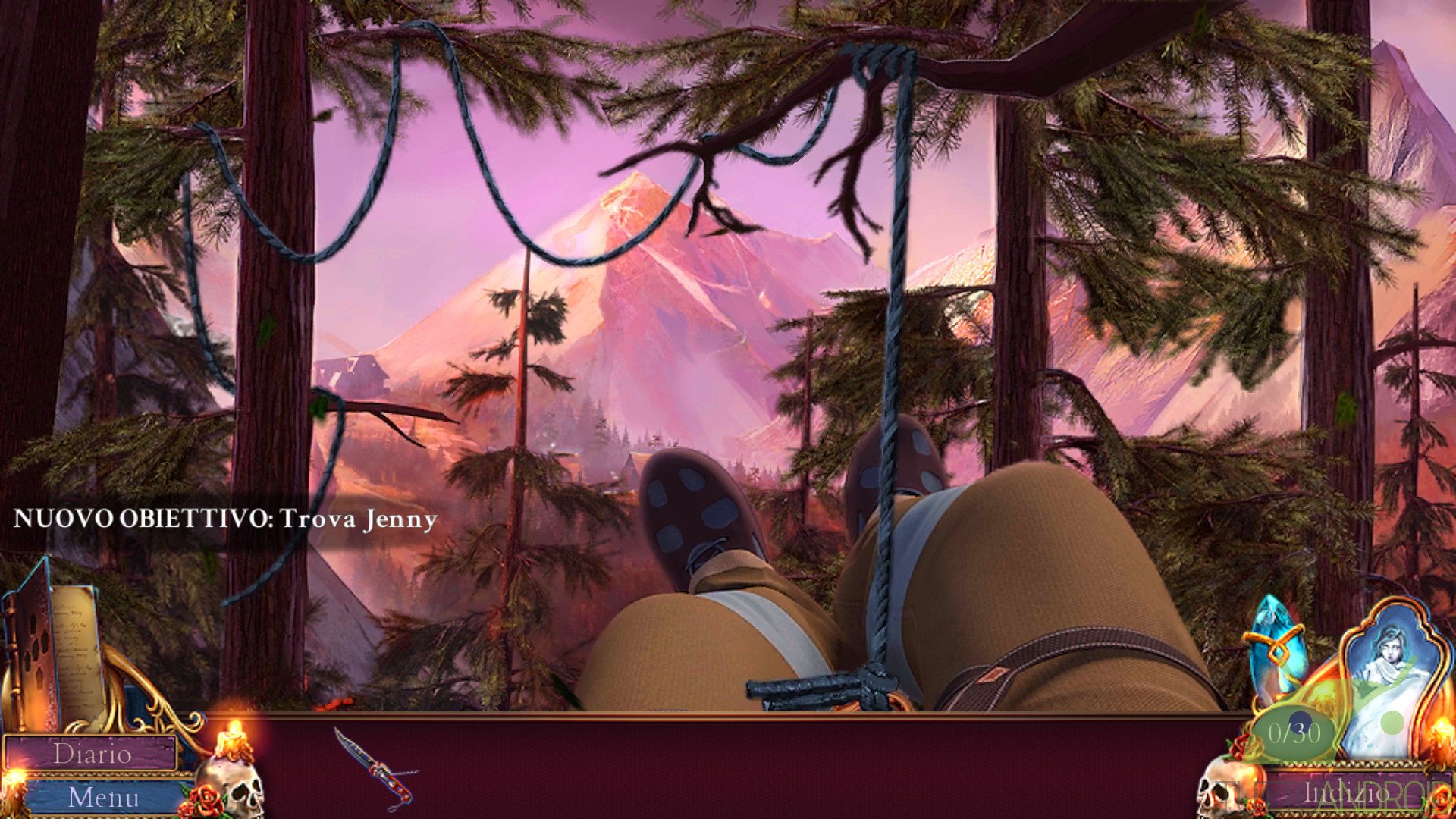The image size is (1456, 819).
Task: Activate the blue crystal amulet icon
Action: (x=1276, y=646)
